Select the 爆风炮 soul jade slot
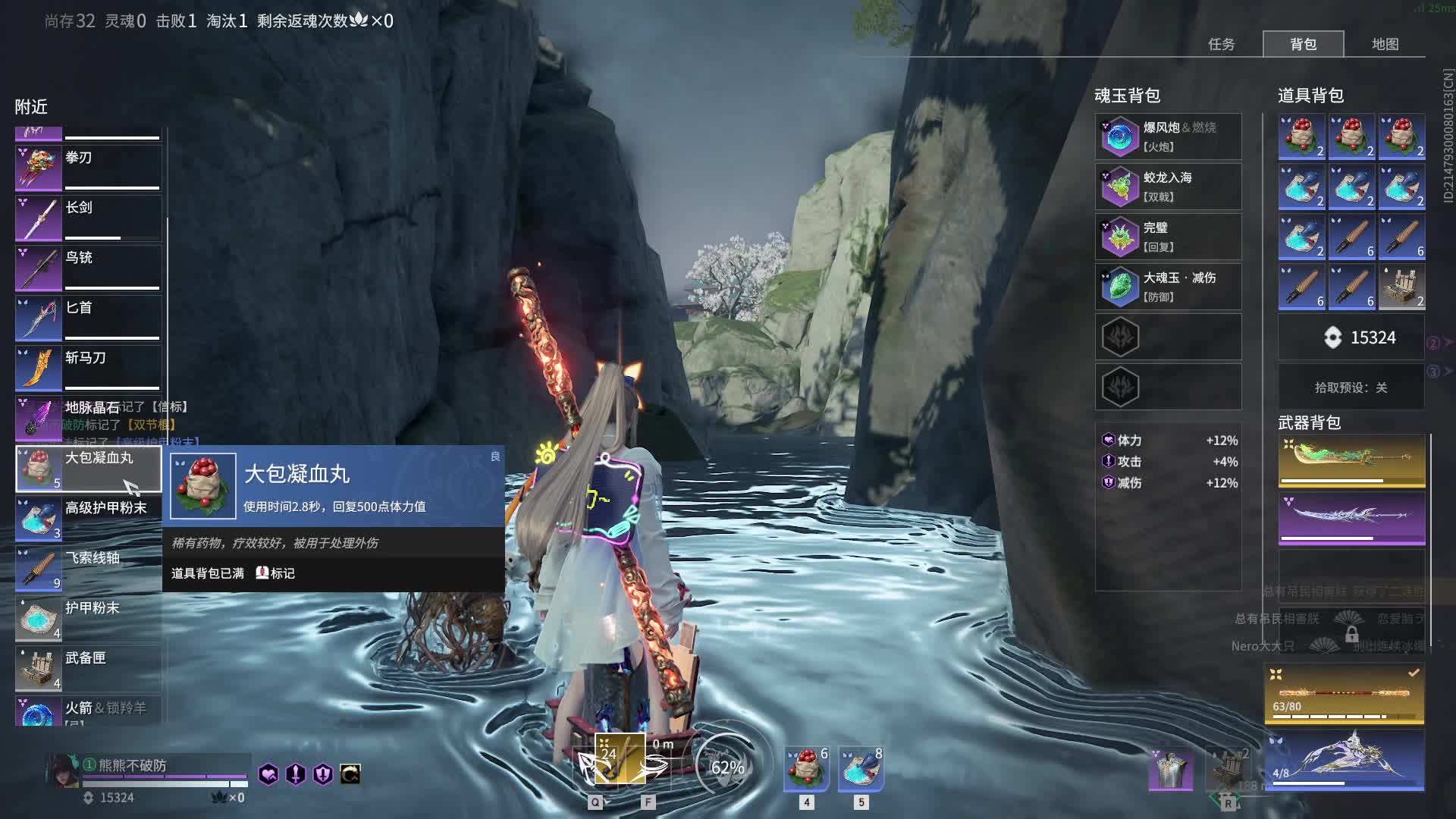 point(1168,136)
